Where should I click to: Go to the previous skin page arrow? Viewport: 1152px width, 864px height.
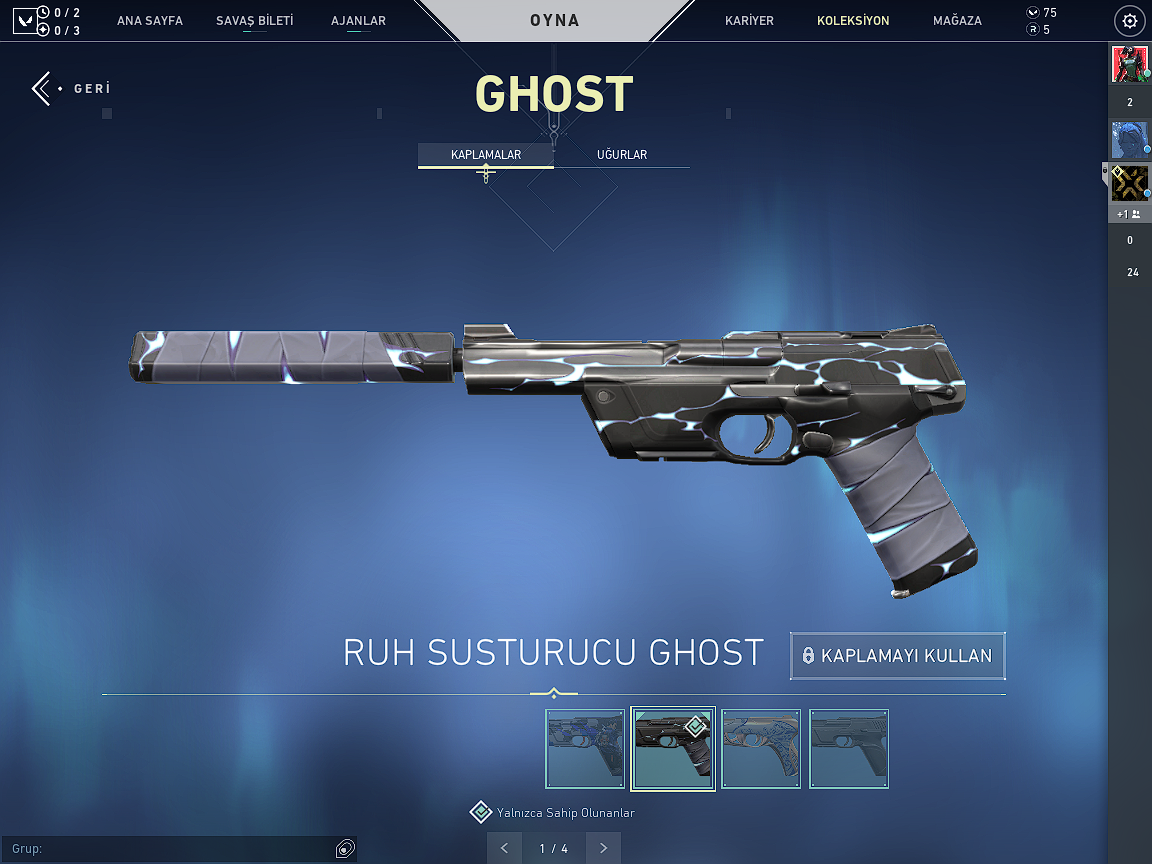504,848
